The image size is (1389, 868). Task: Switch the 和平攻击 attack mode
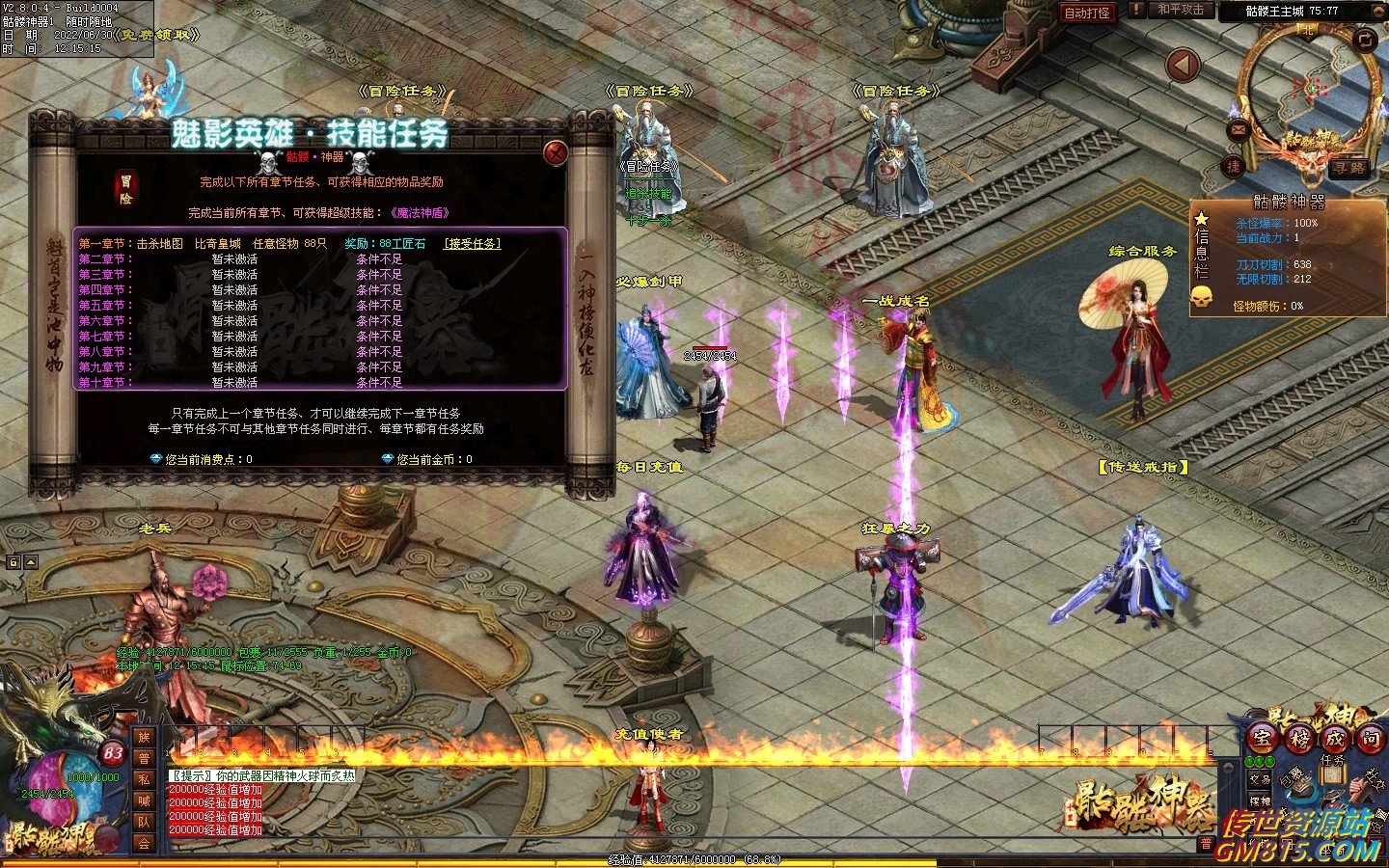pyautogui.click(x=1181, y=11)
